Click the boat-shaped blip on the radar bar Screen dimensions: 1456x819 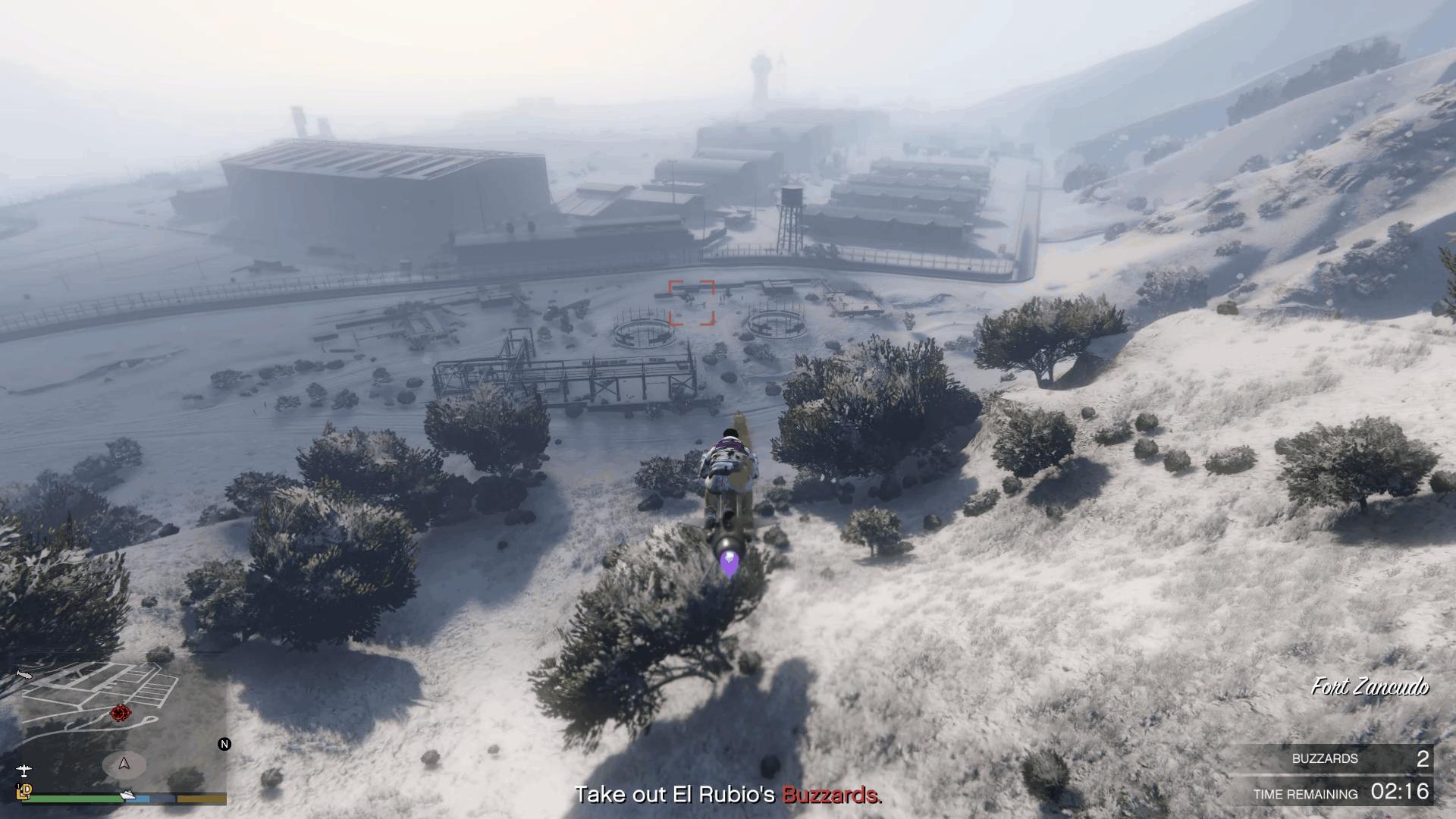tap(127, 795)
